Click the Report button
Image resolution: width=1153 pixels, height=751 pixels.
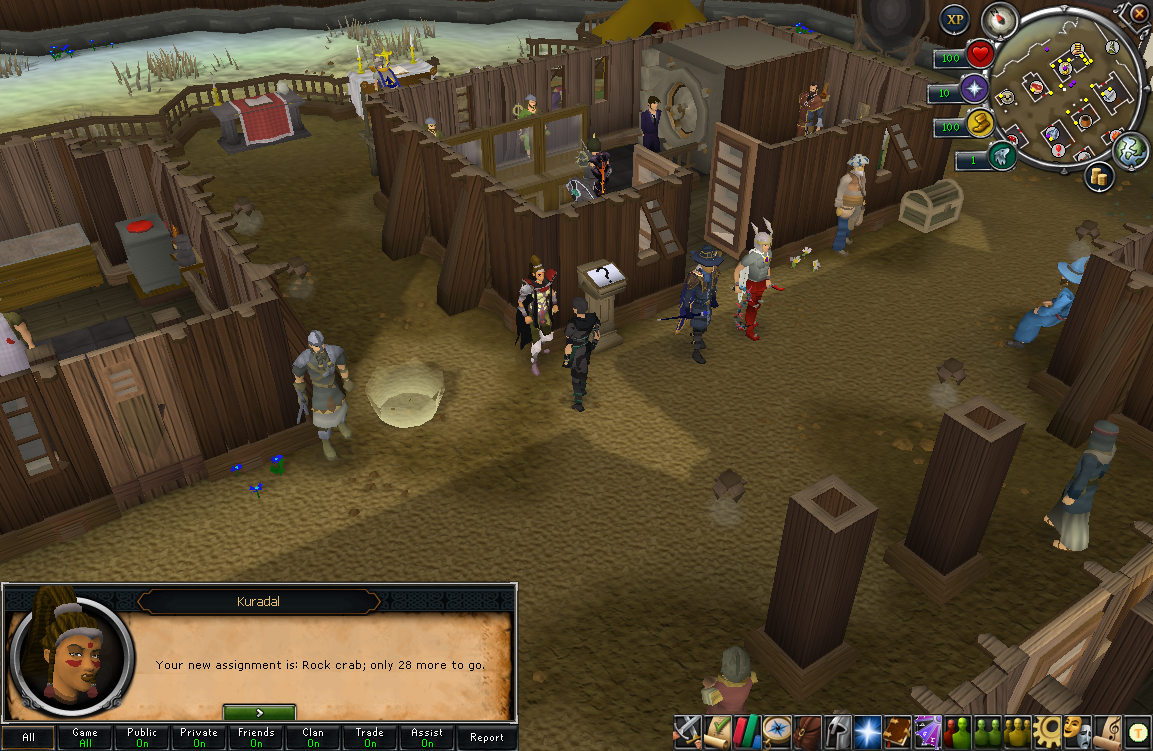click(487, 738)
